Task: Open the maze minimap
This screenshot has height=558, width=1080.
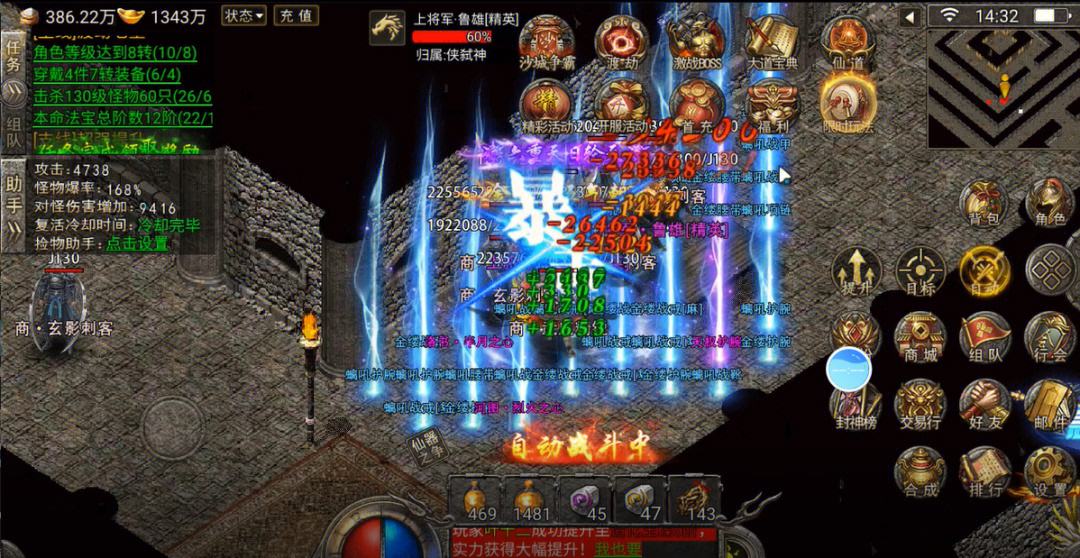Action: 1002,88
